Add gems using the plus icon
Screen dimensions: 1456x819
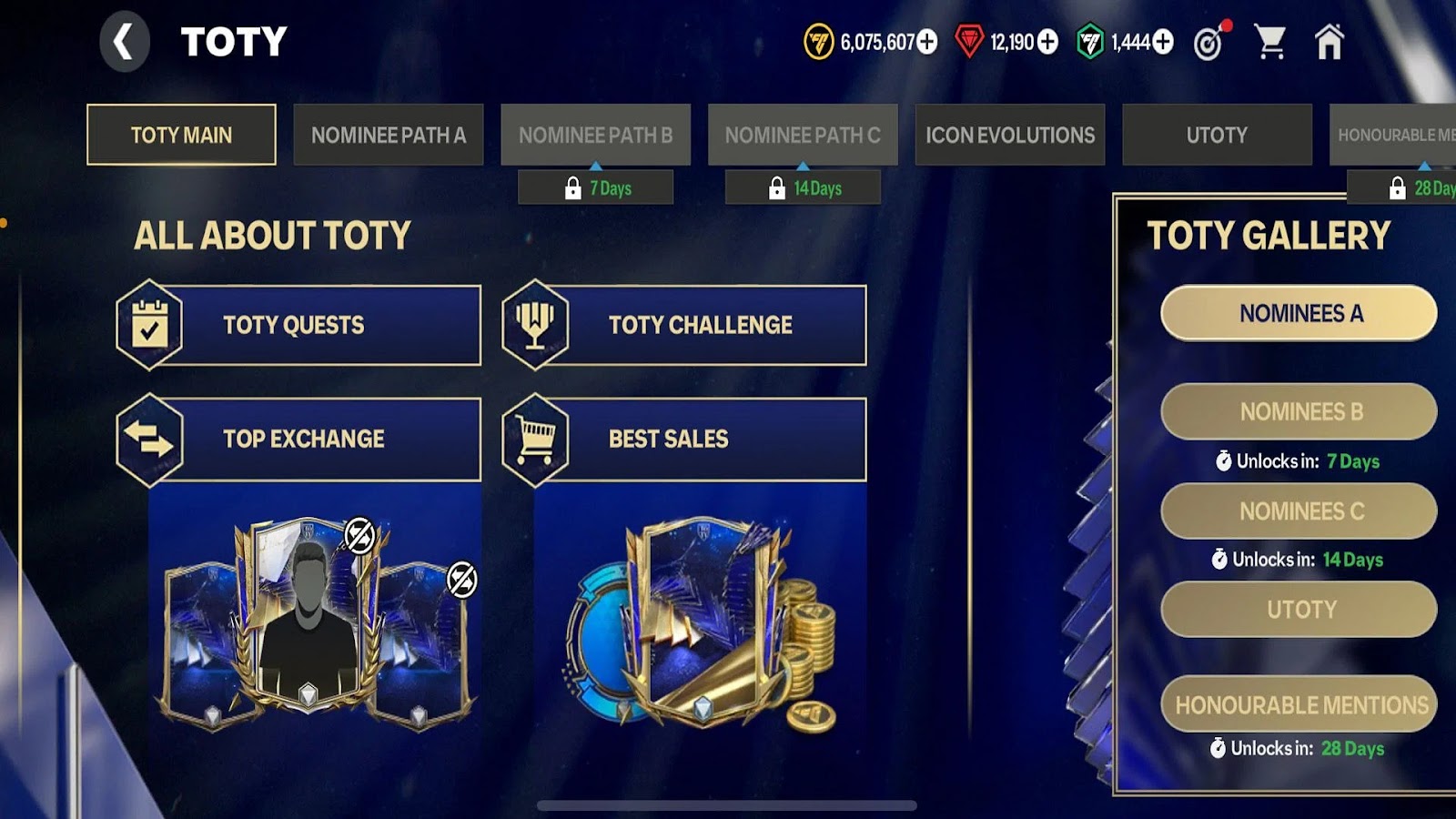click(x=1048, y=41)
